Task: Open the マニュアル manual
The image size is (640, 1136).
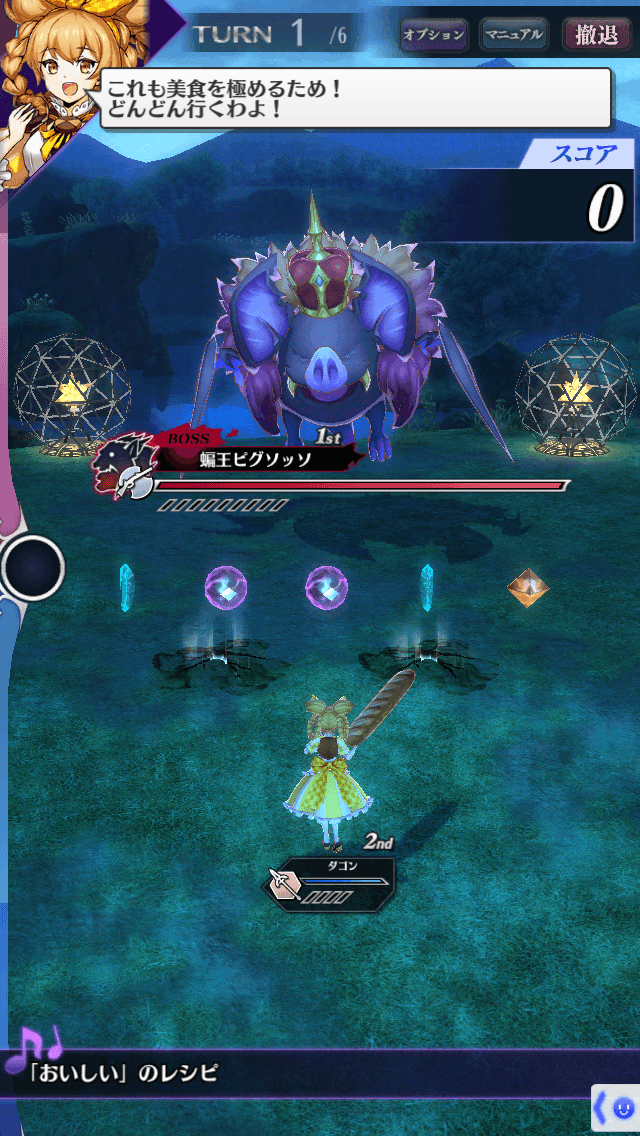Action: [x=514, y=35]
